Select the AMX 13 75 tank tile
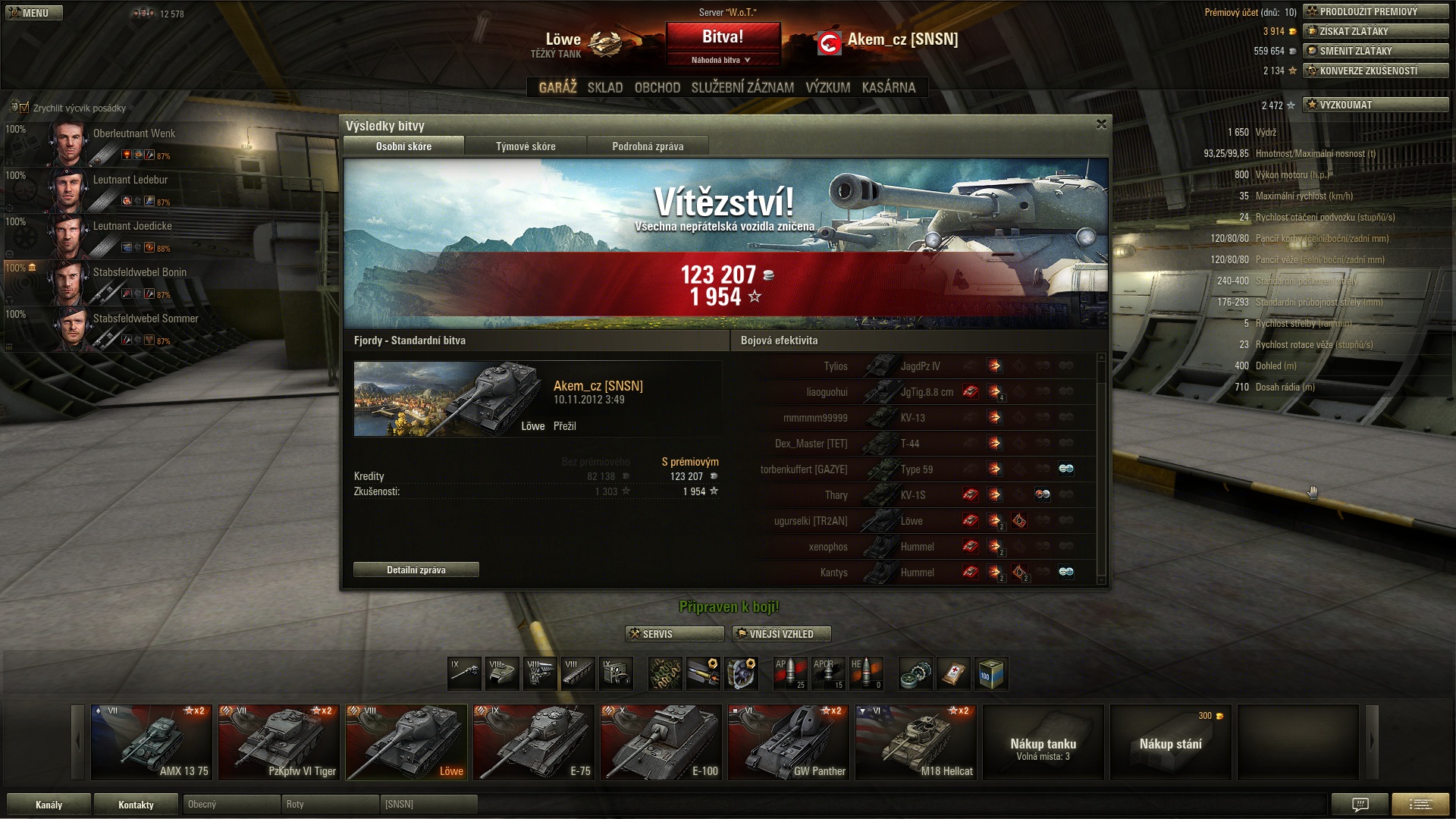 151,742
